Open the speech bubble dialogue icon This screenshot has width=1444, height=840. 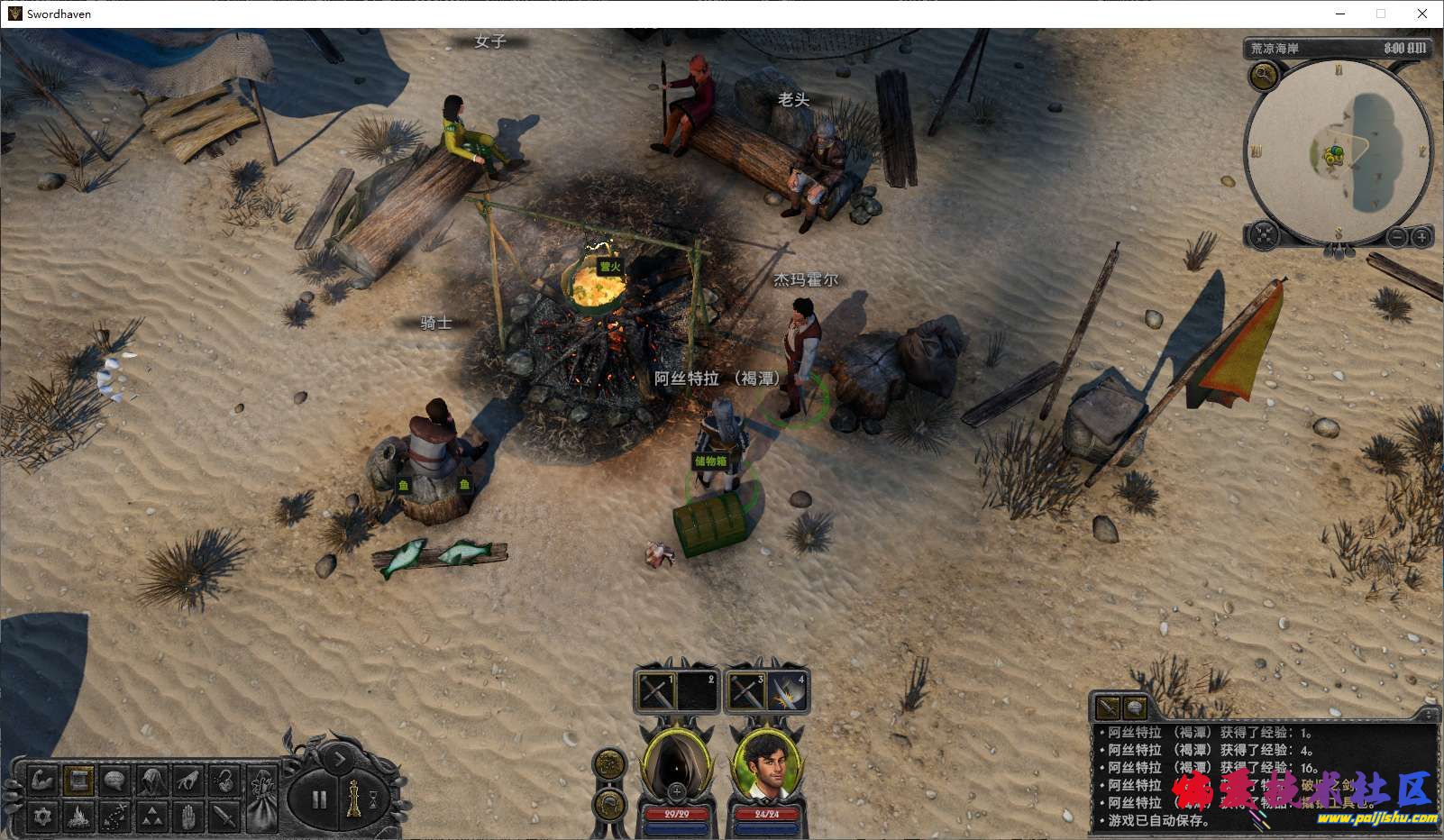point(114,781)
